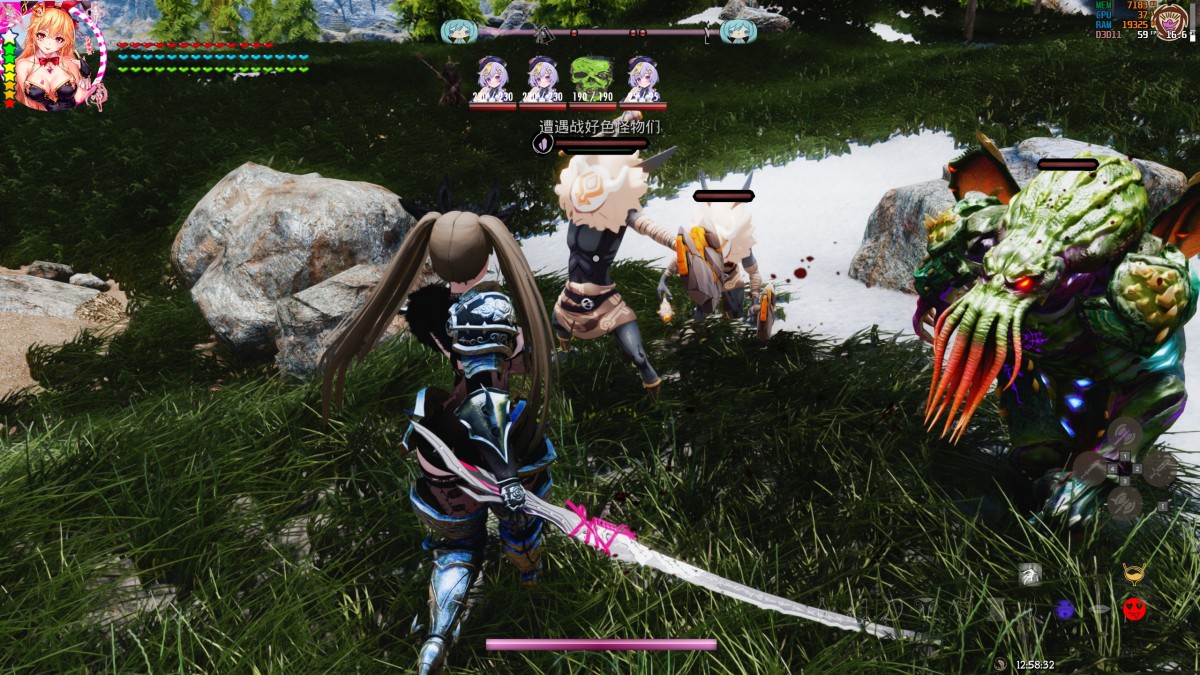Click the blue face status icon

(x=1064, y=608)
